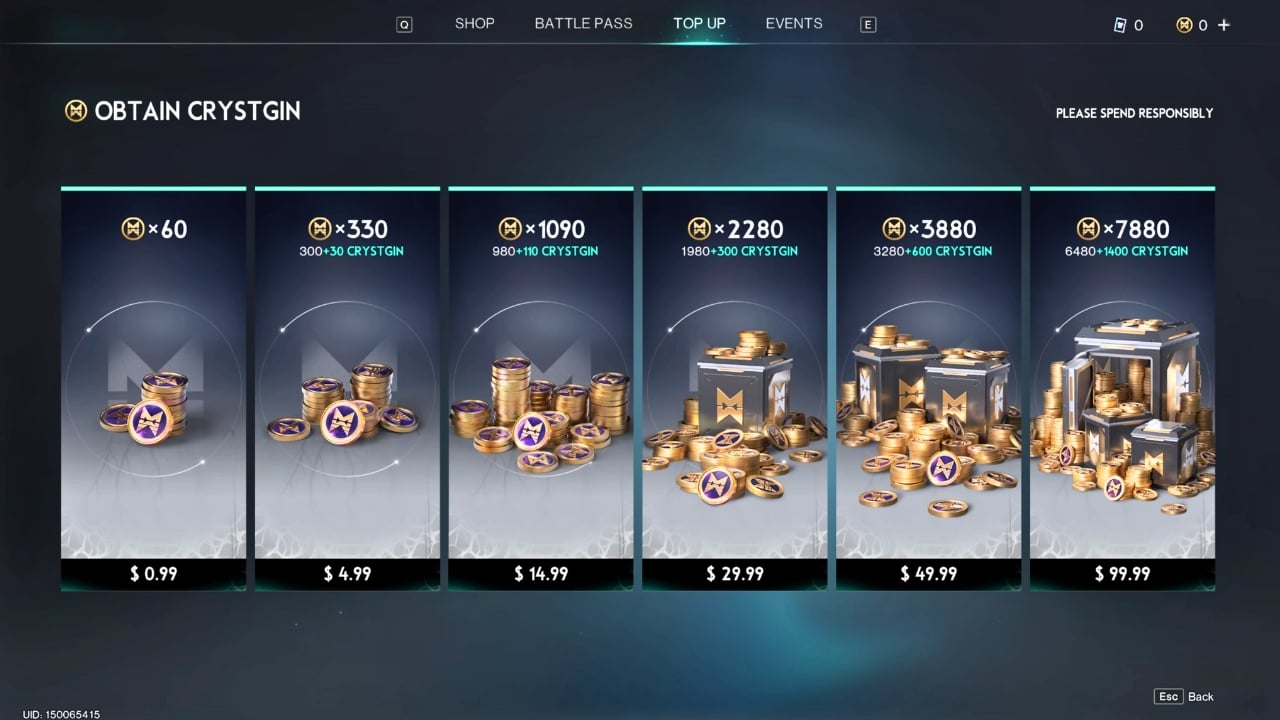Viewport: 1280px width, 720px height.
Task: Switch to the EVENTS tab
Action: 794,23
